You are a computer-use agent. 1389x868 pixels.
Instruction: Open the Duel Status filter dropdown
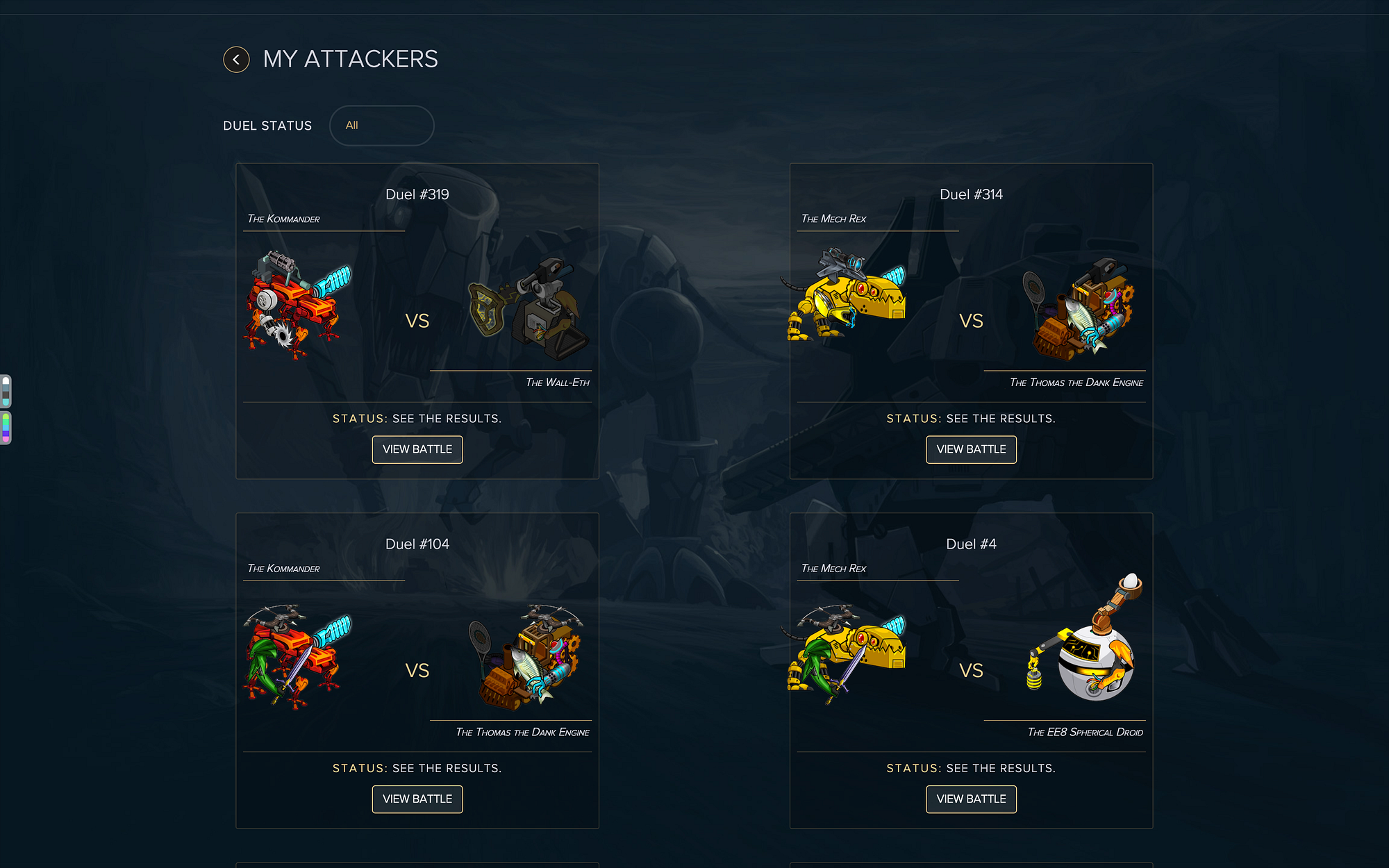click(381, 126)
